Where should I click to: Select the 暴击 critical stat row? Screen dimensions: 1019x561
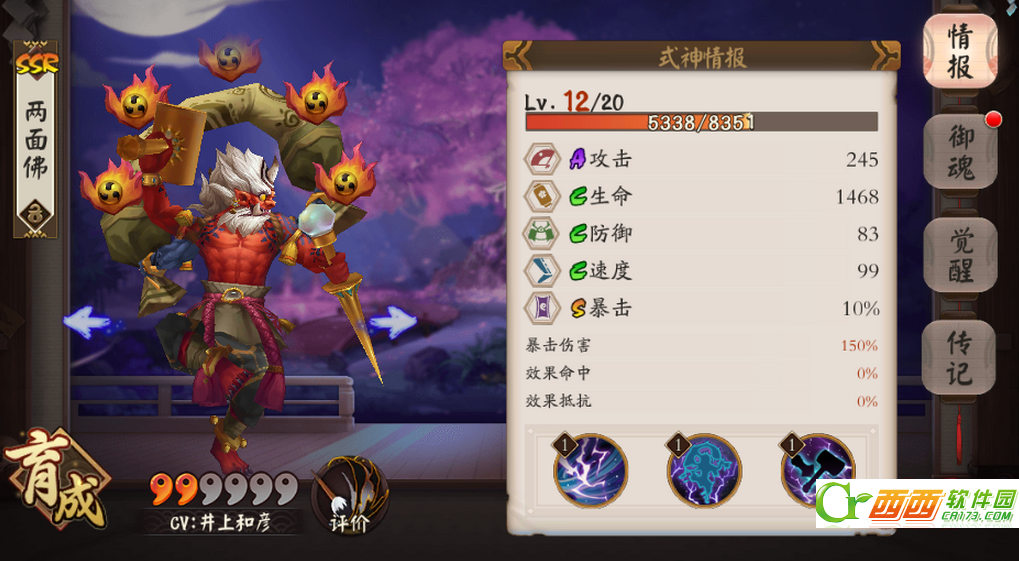[702, 308]
